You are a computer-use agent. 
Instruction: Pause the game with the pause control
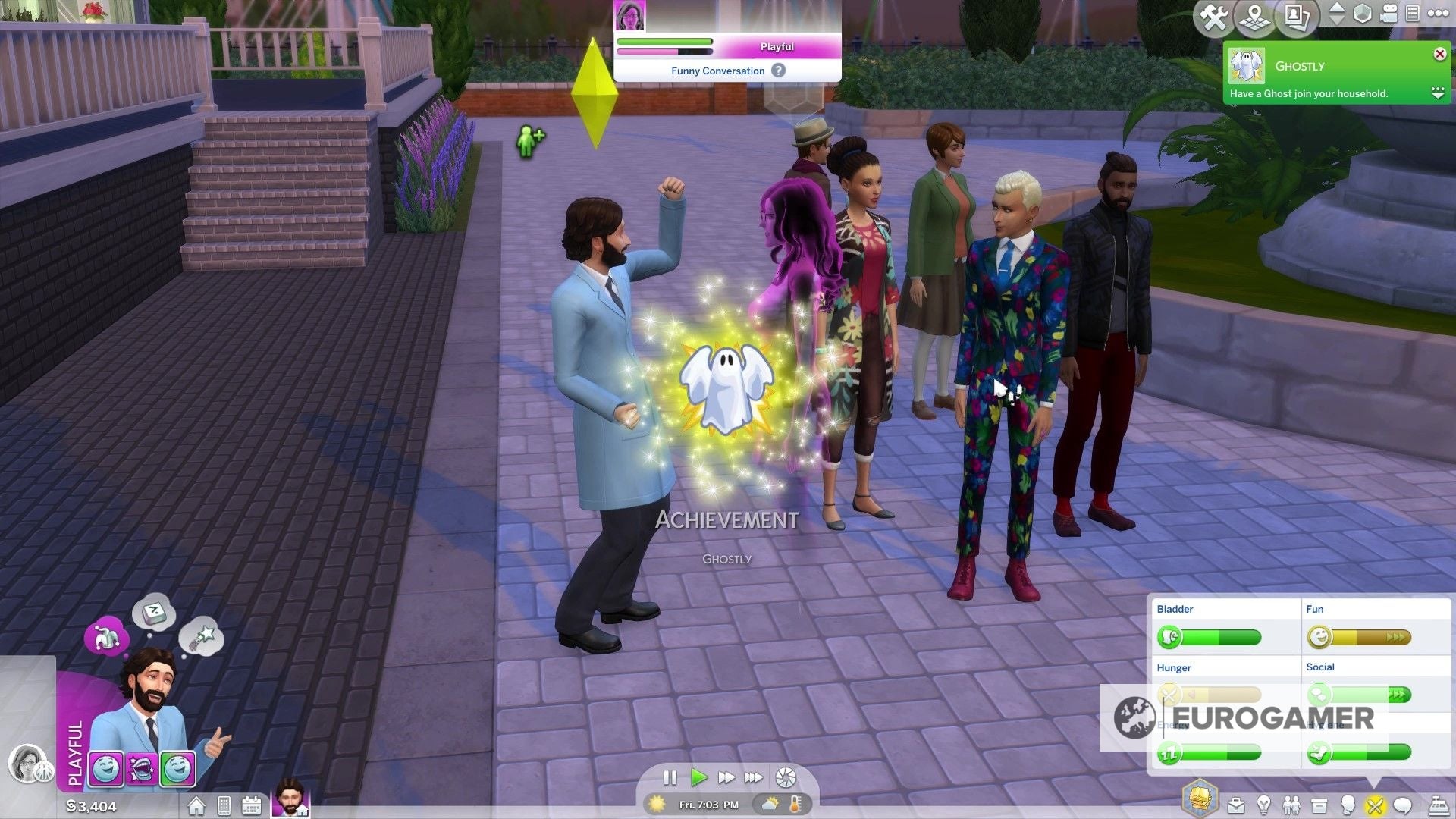[670, 777]
